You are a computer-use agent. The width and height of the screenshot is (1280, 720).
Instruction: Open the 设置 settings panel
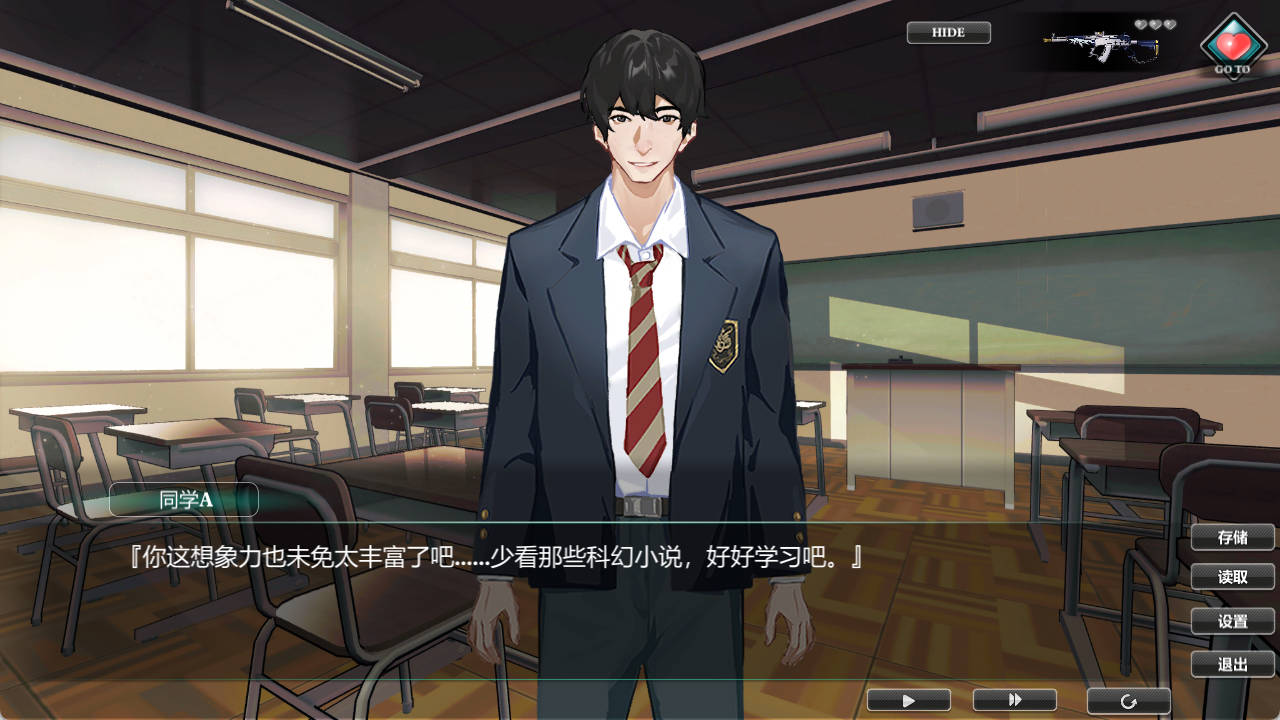coord(1231,620)
